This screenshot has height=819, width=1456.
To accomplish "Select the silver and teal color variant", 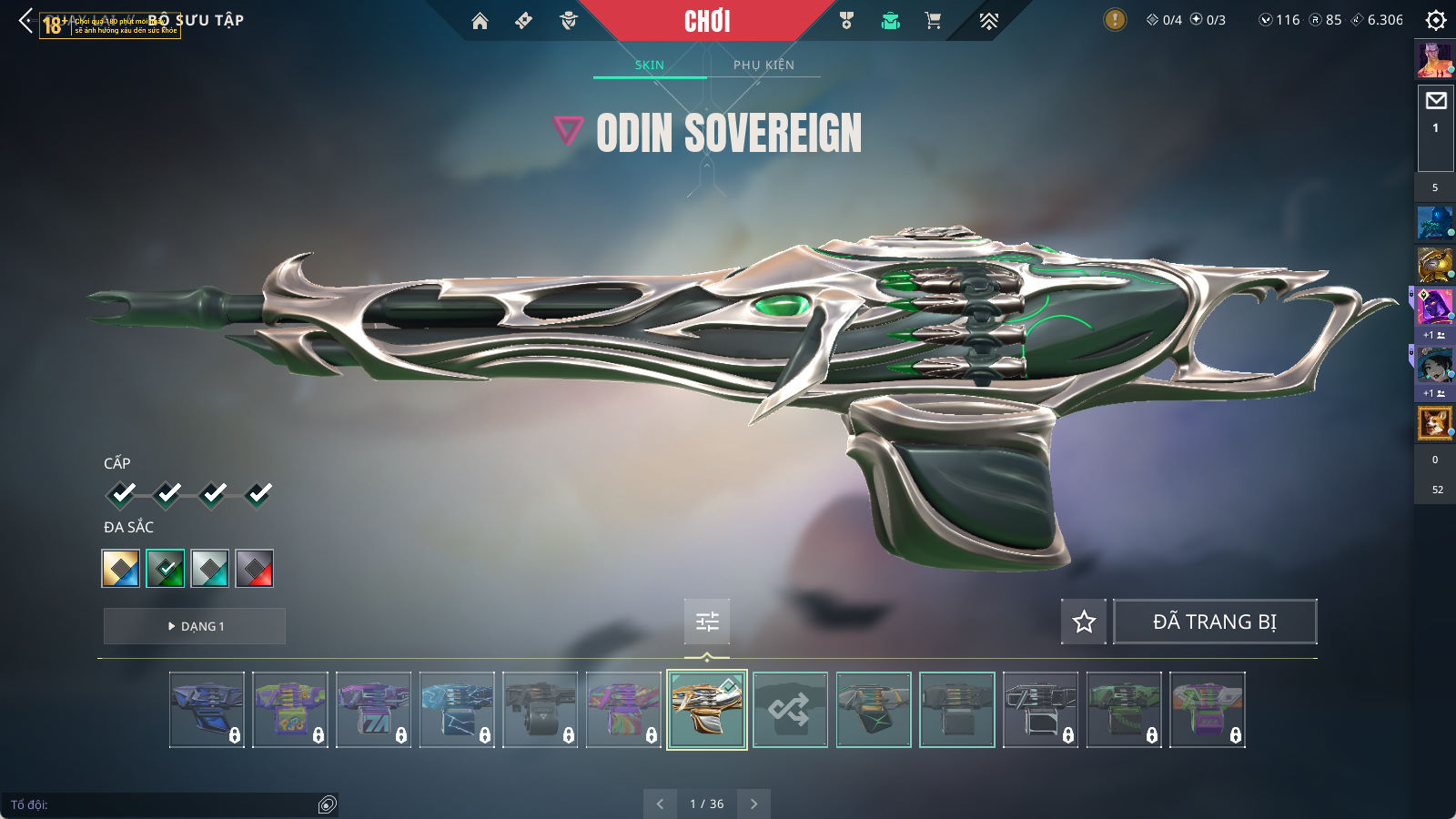I will point(210,569).
